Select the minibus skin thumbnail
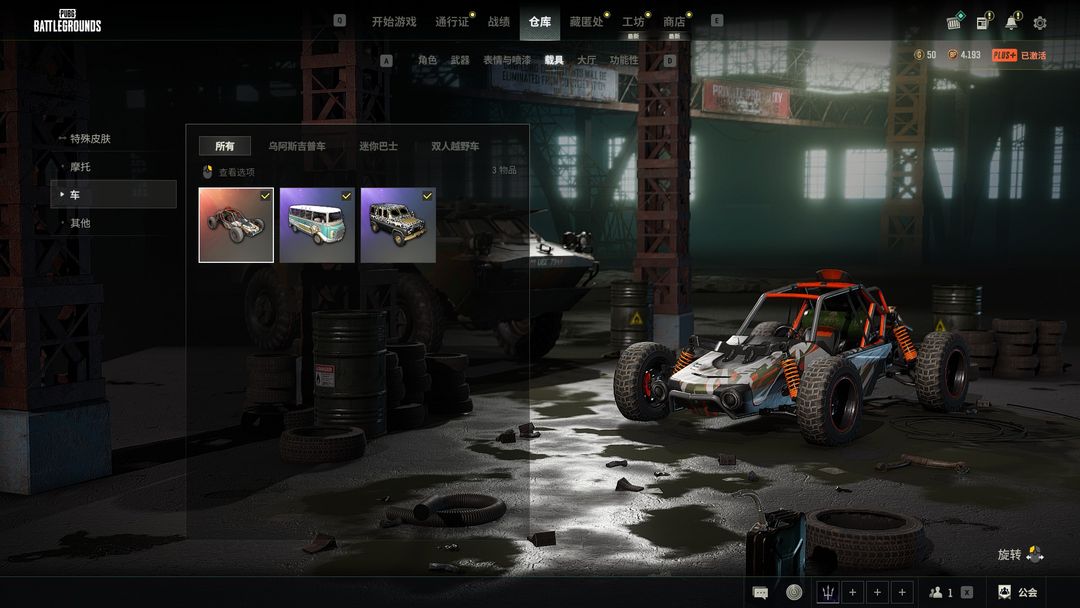 317,225
